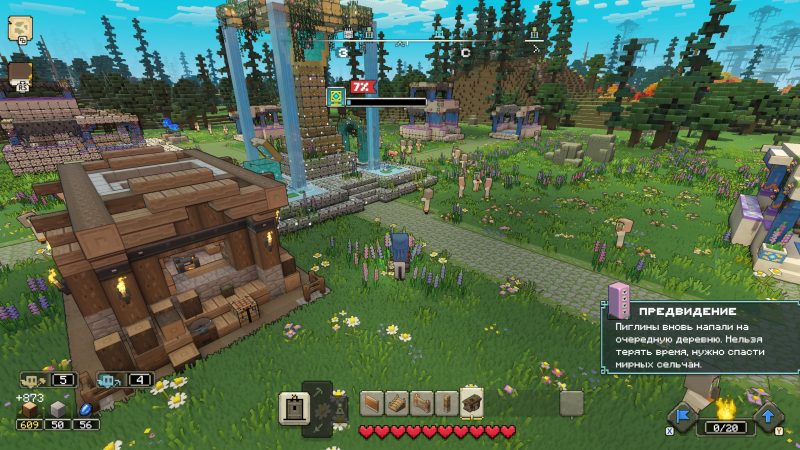Select the highlighted carpenter hut slot
The height and width of the screenshot is (450, 800).
click(x=471, y=402)
